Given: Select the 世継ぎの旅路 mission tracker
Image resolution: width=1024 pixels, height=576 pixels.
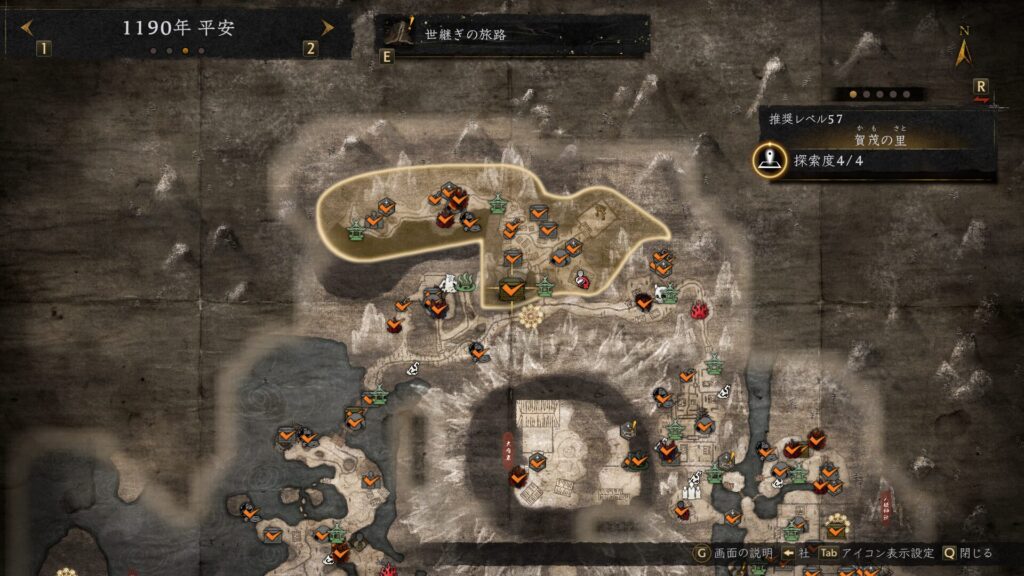Looking at the screenshot, I should pyautogui.click(x=511, y=34).
